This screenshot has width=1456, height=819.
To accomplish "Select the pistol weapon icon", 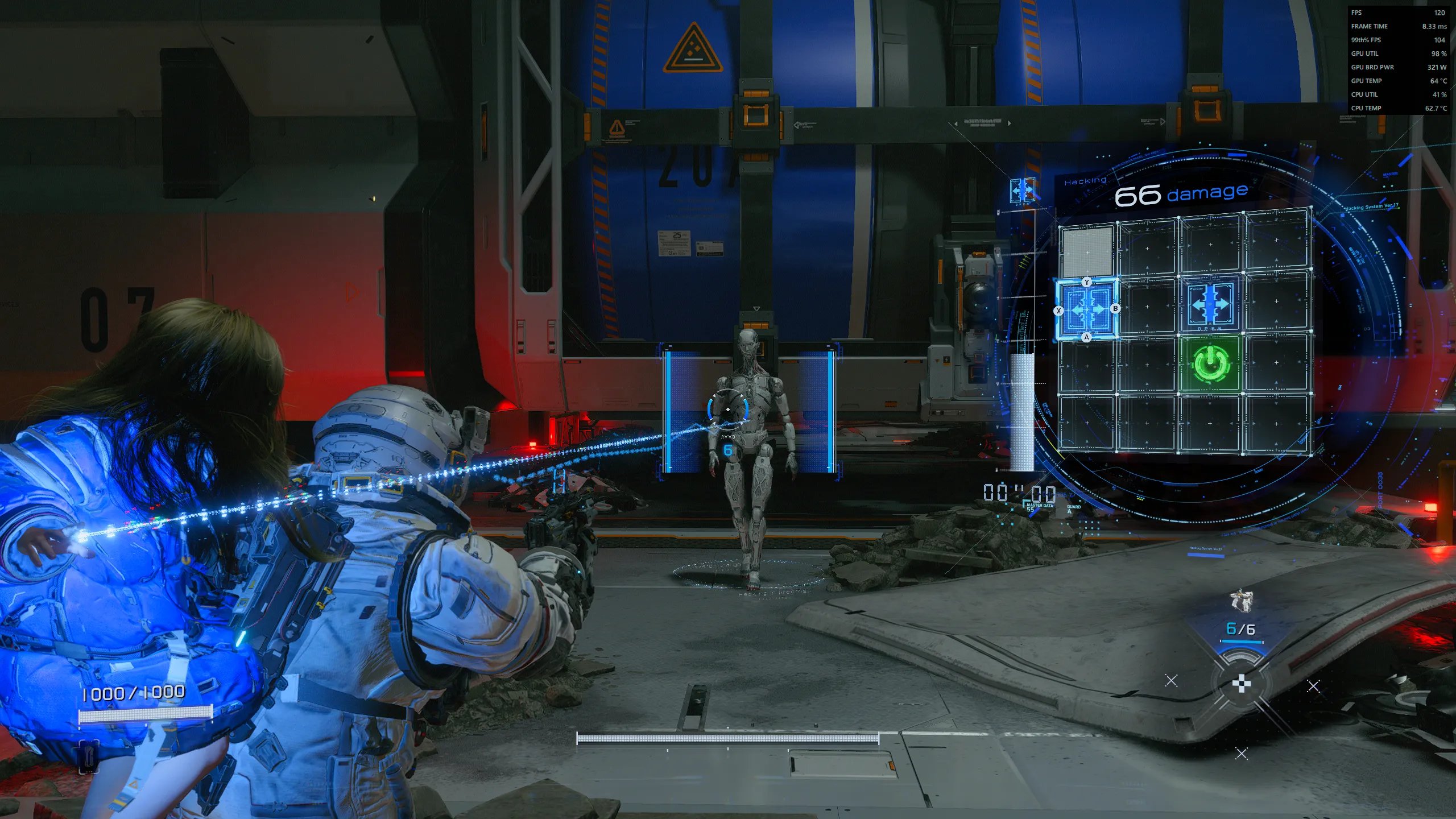I will click(1241, 601).
